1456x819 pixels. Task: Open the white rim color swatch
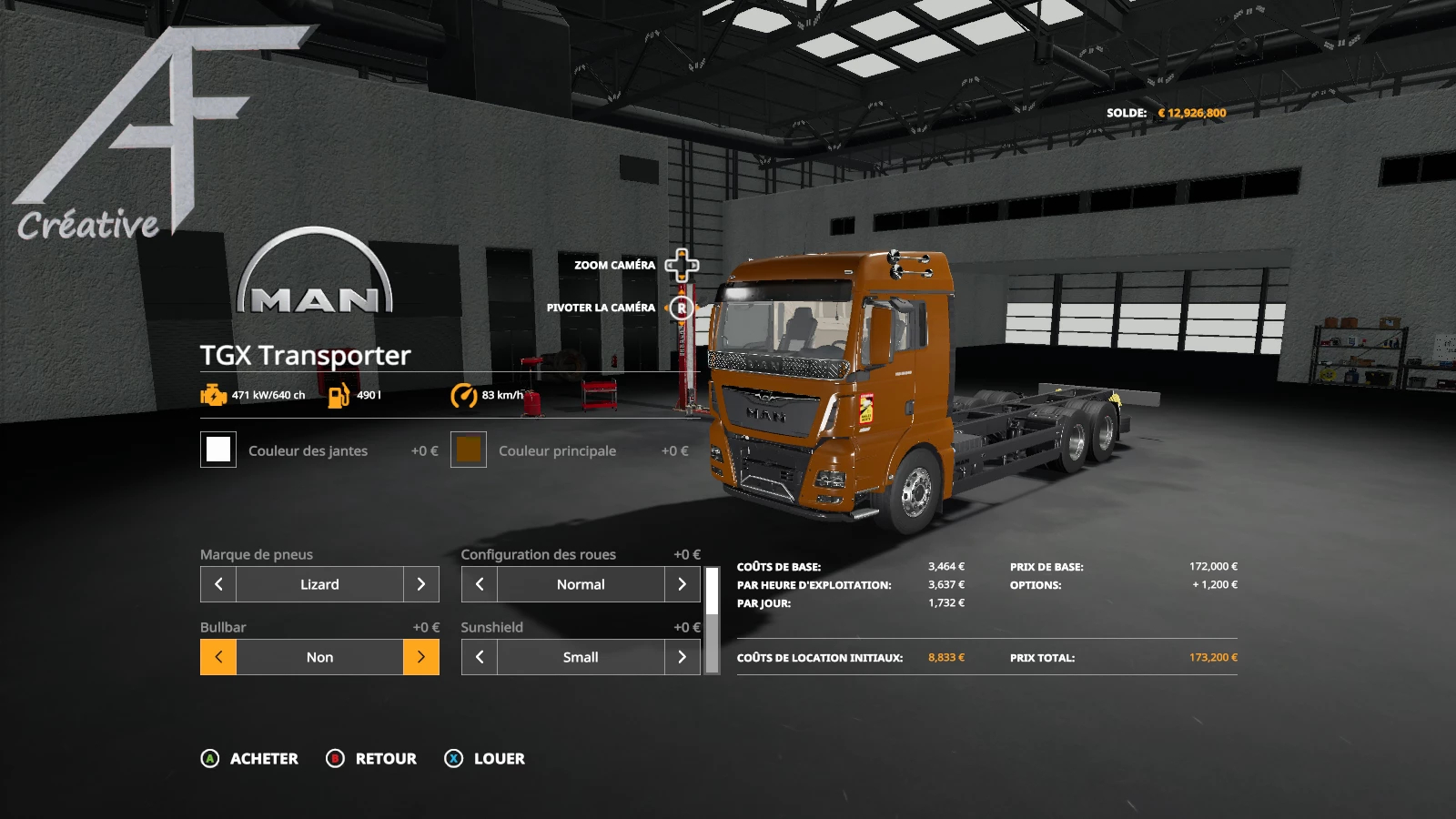coord(218,450)
